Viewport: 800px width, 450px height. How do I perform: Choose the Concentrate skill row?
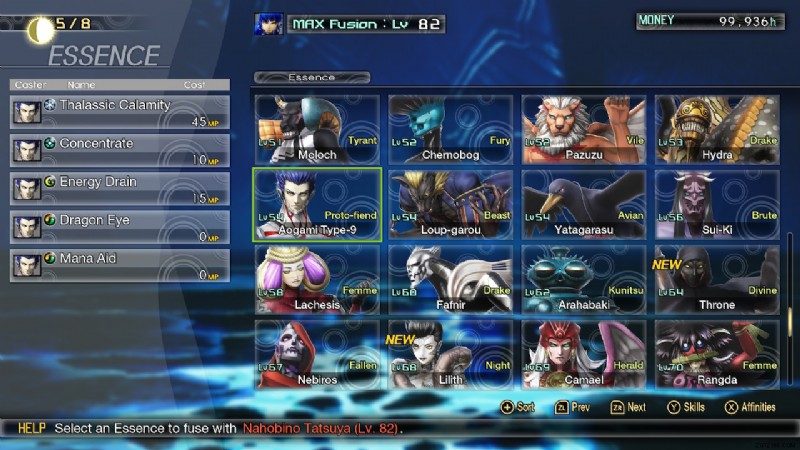(x=120, y=149)
